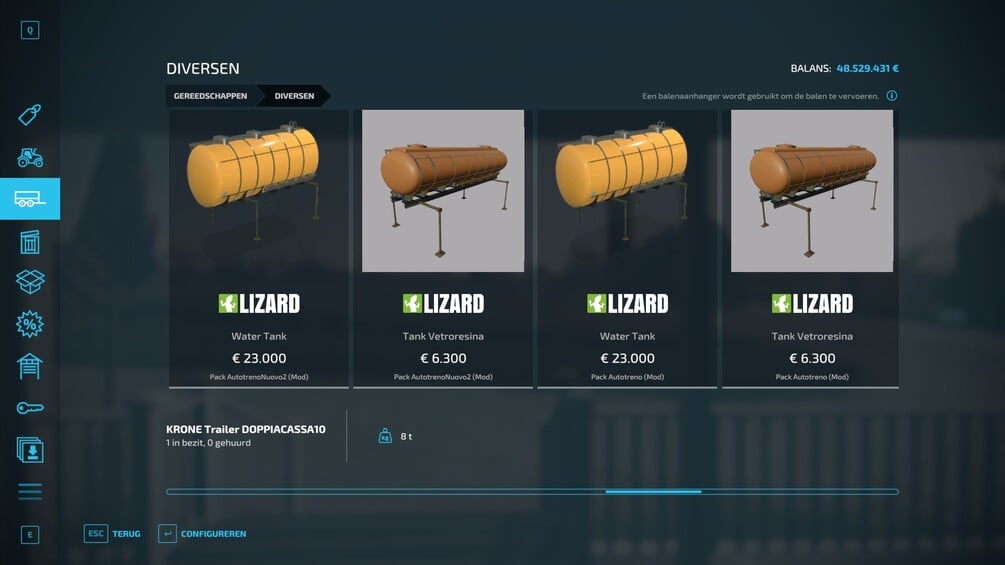View the garage shed category
Image resolution: width=1005 pixels, height=565 pixels.
point(30,366)
